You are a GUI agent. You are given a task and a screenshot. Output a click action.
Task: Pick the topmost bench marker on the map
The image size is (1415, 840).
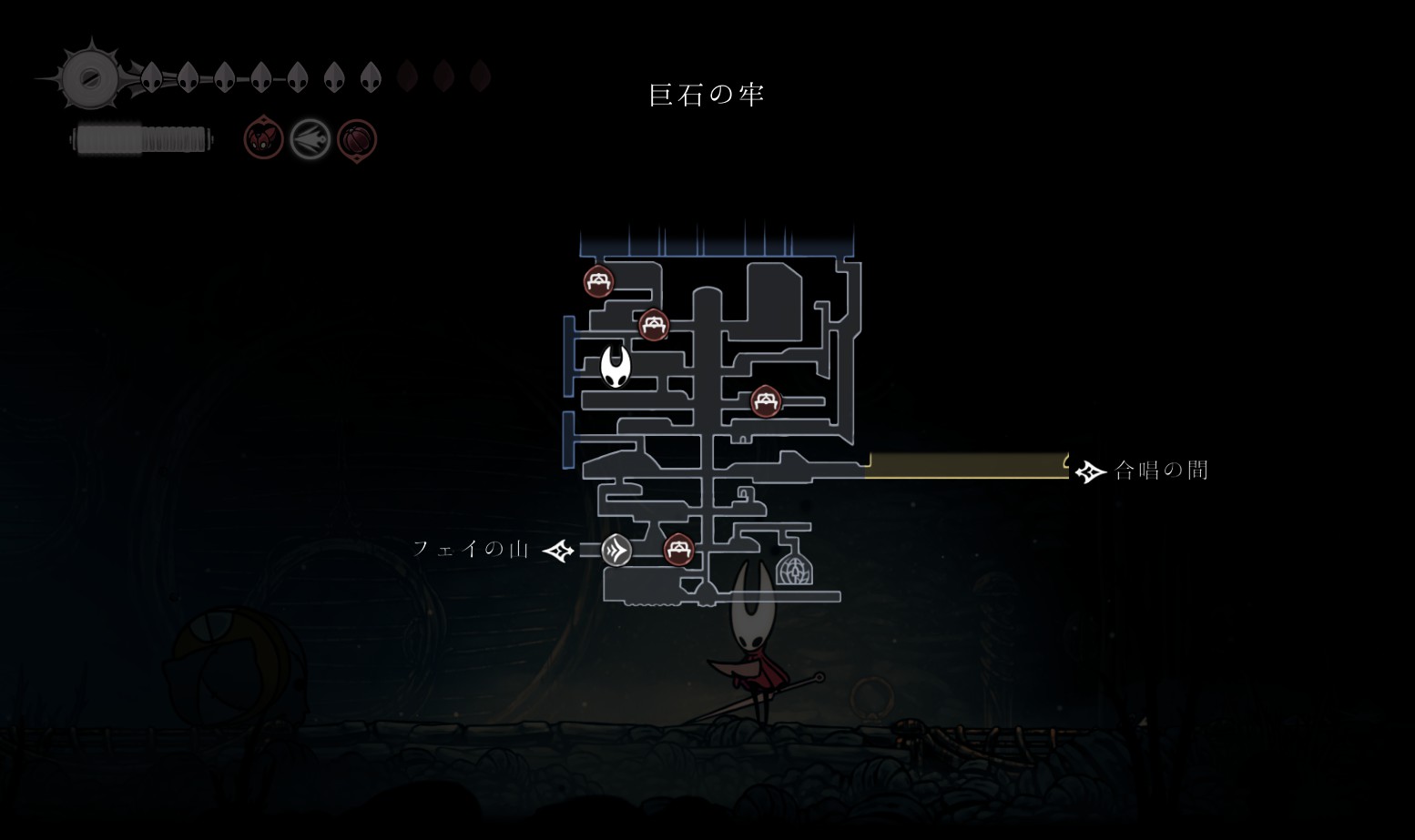598,281
